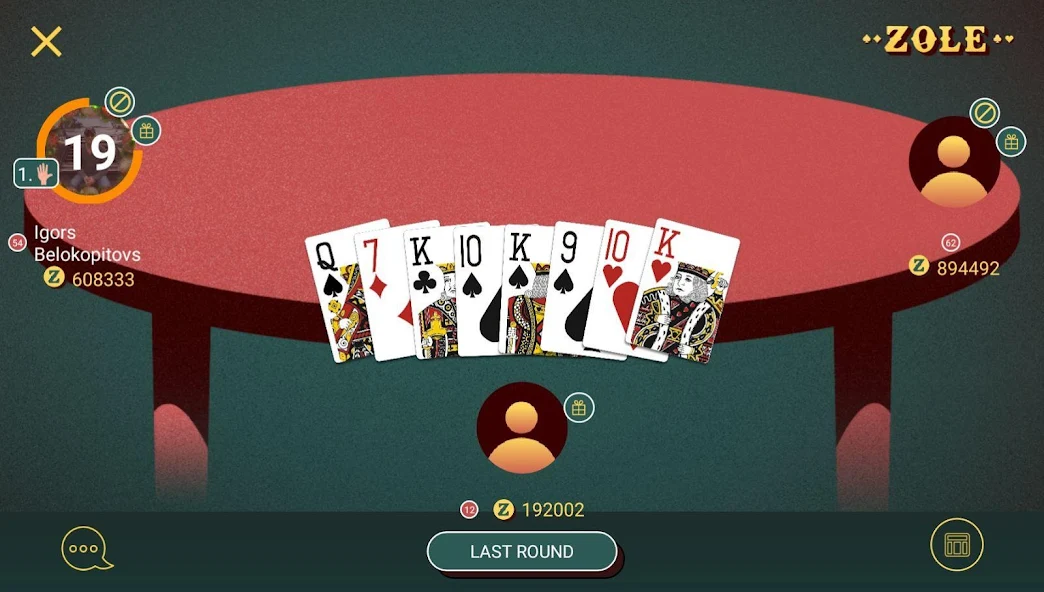The image size is (1044, 592).
Task: Open the chat speech bubble
Action: (x=86, y=548)
